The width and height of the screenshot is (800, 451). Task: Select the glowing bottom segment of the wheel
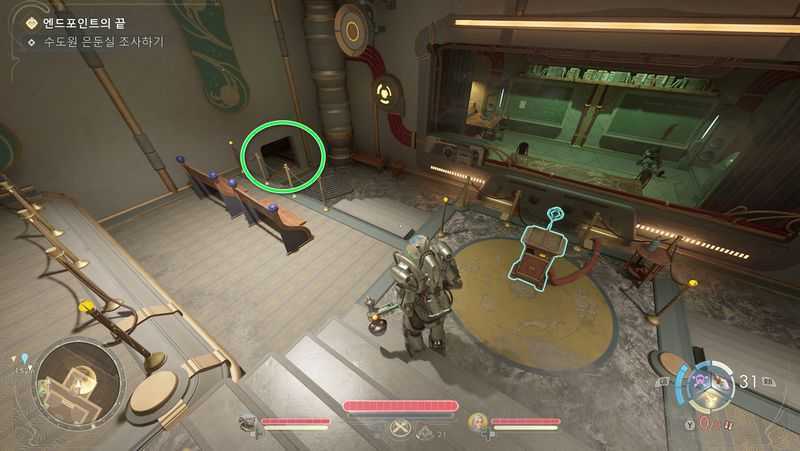pyautogui.click(x=708, y=400)
